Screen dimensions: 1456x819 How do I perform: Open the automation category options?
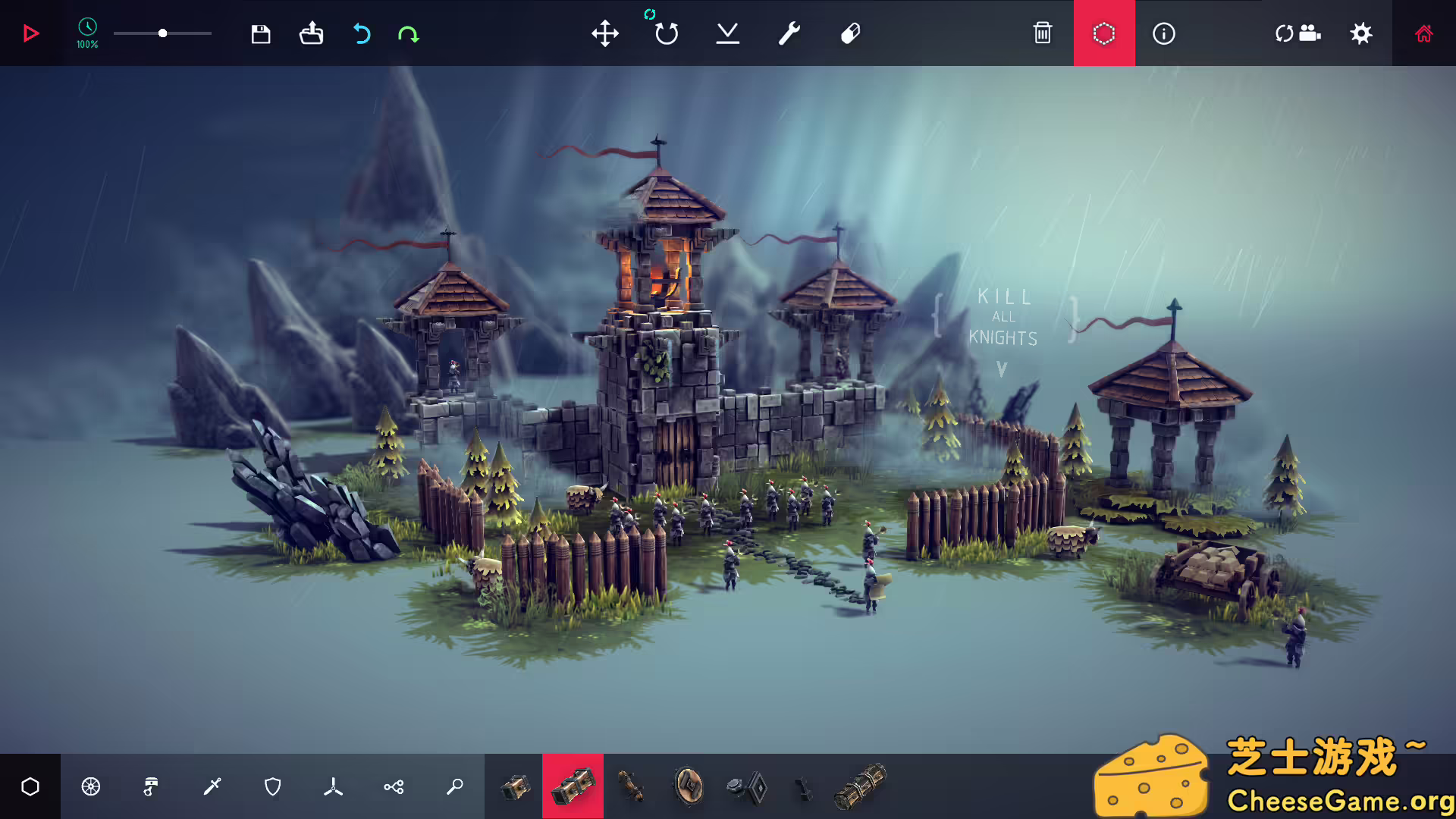394,787
